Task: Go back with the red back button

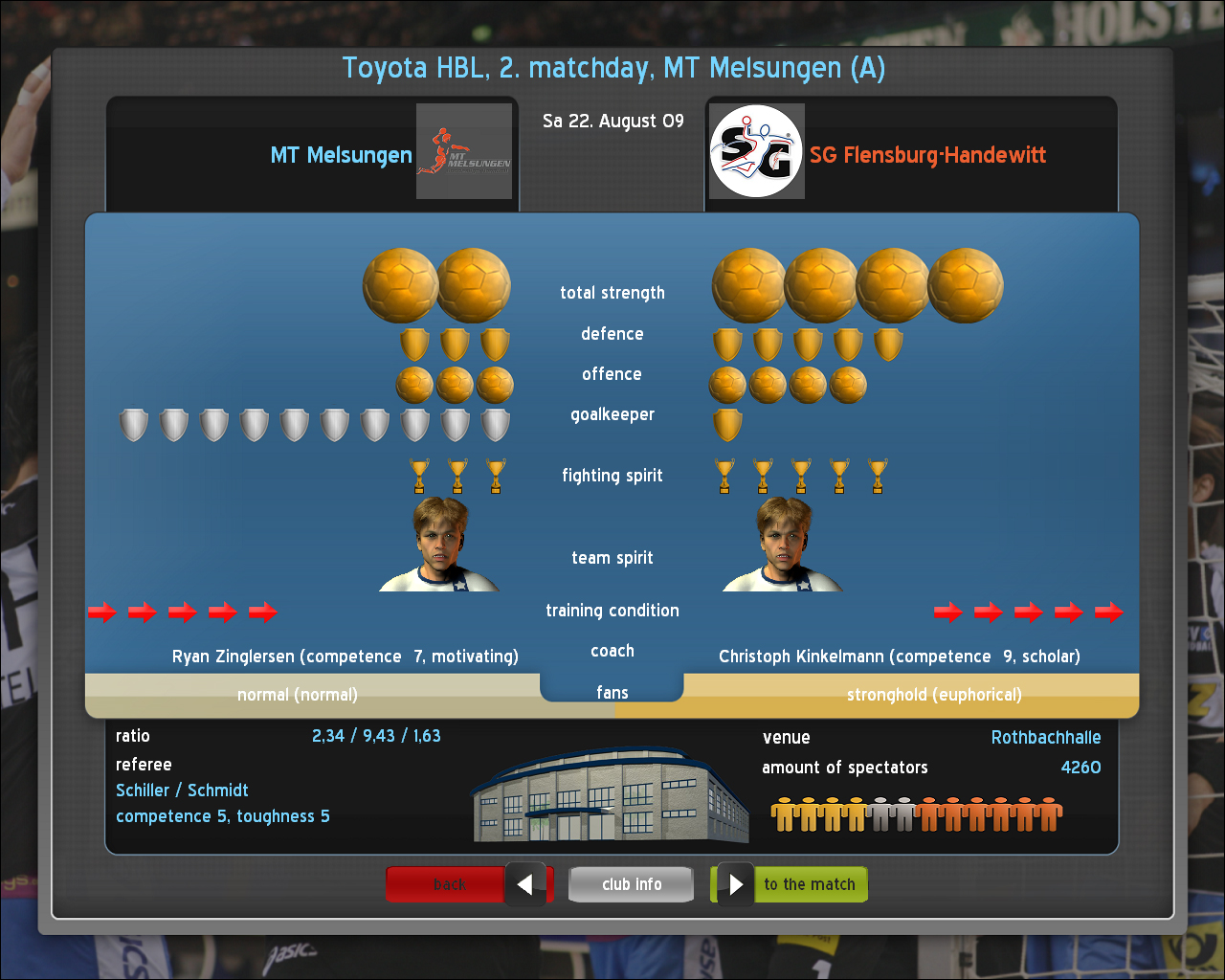Action: 468,884
